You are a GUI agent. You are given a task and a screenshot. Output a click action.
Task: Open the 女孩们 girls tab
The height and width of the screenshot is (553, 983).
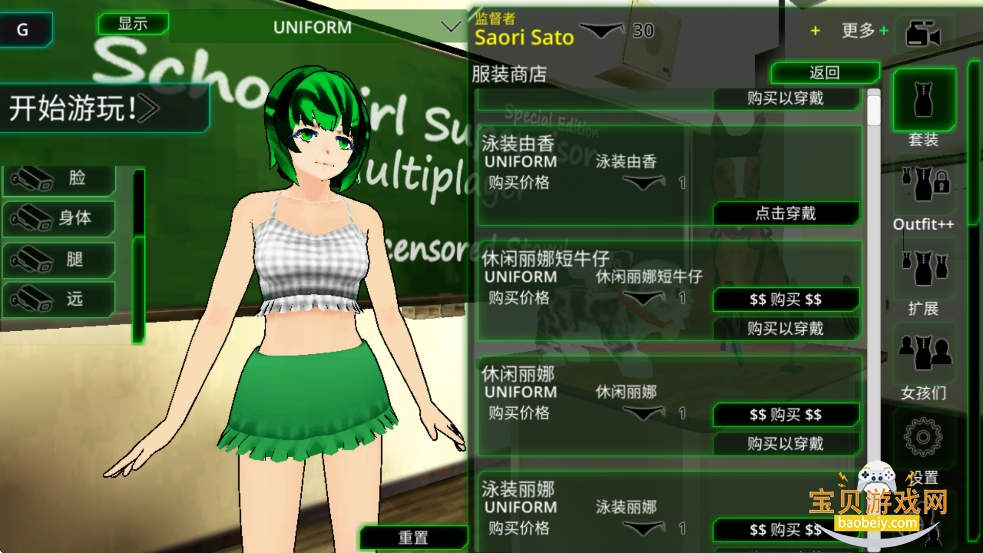(923, 360)
